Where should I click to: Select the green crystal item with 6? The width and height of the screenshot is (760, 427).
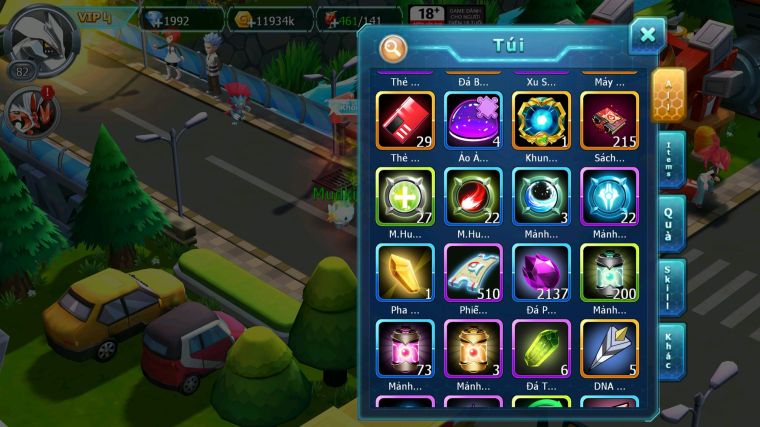541,349
